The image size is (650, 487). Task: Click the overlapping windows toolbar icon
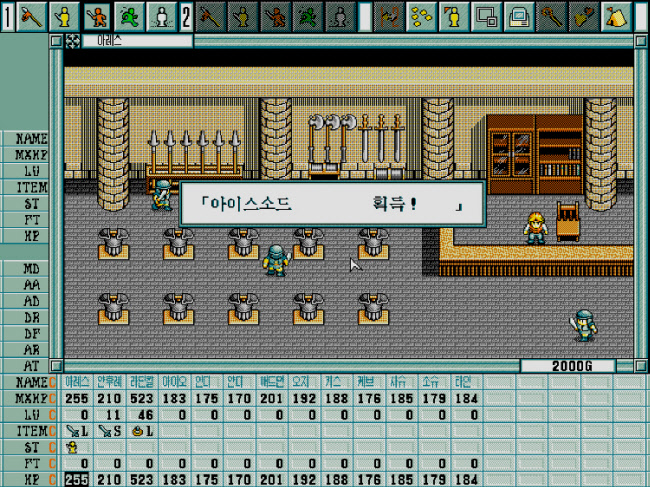pyautogui.click(x=487, y=15)
